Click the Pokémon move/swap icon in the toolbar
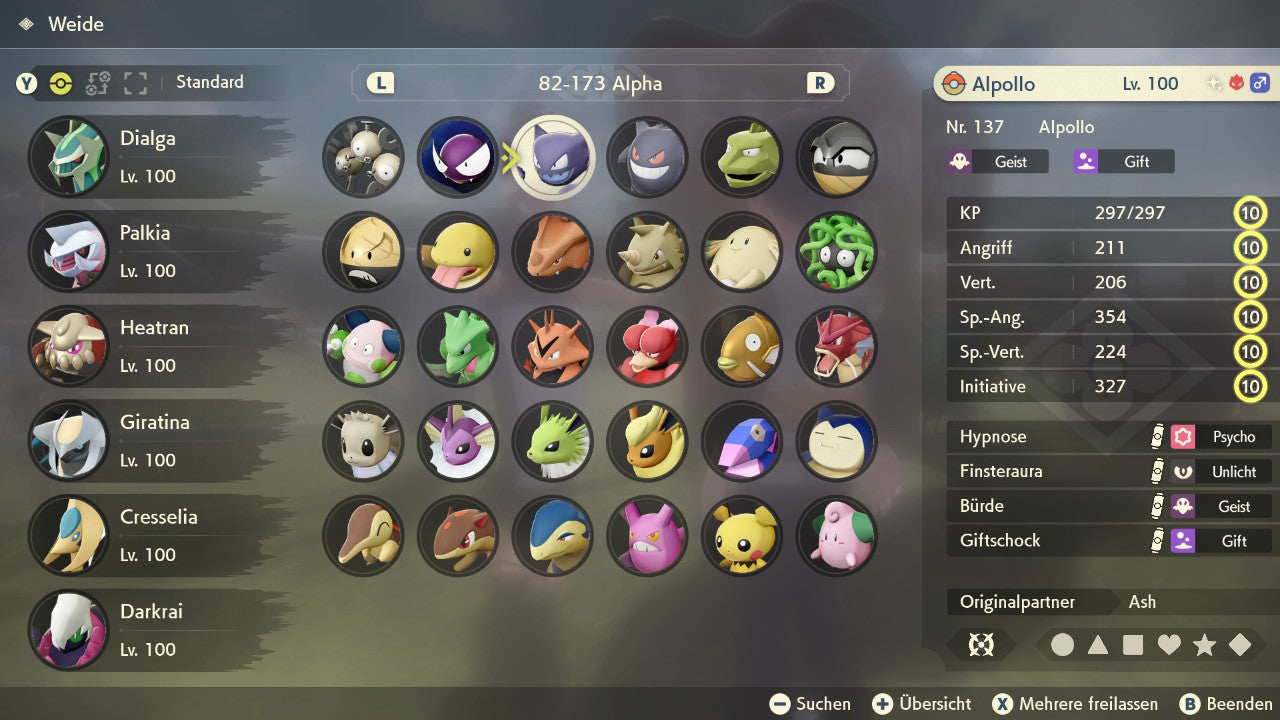The image size is (1280, 720). [x=97, y=83]
